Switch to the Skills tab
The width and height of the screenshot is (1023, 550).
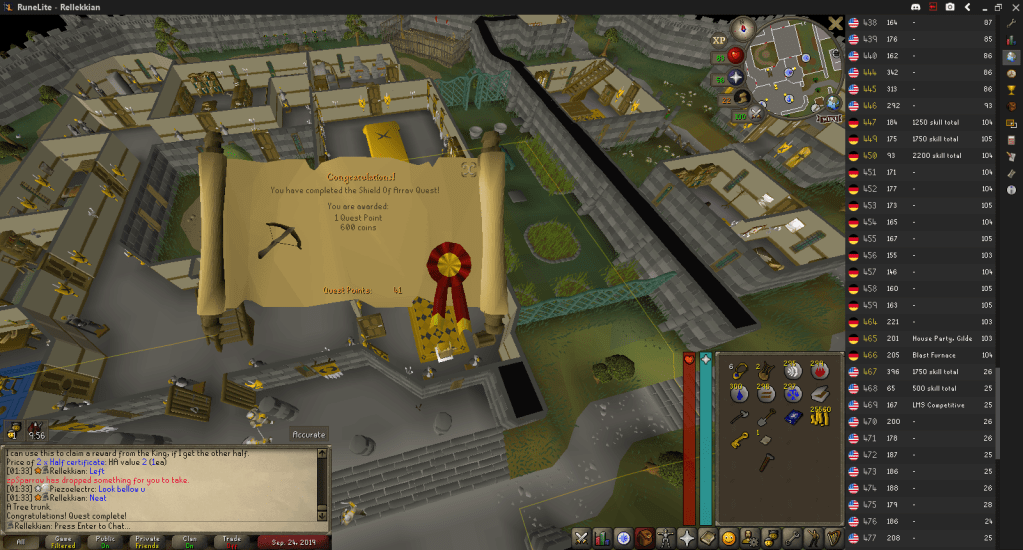(x=602, y=538)
